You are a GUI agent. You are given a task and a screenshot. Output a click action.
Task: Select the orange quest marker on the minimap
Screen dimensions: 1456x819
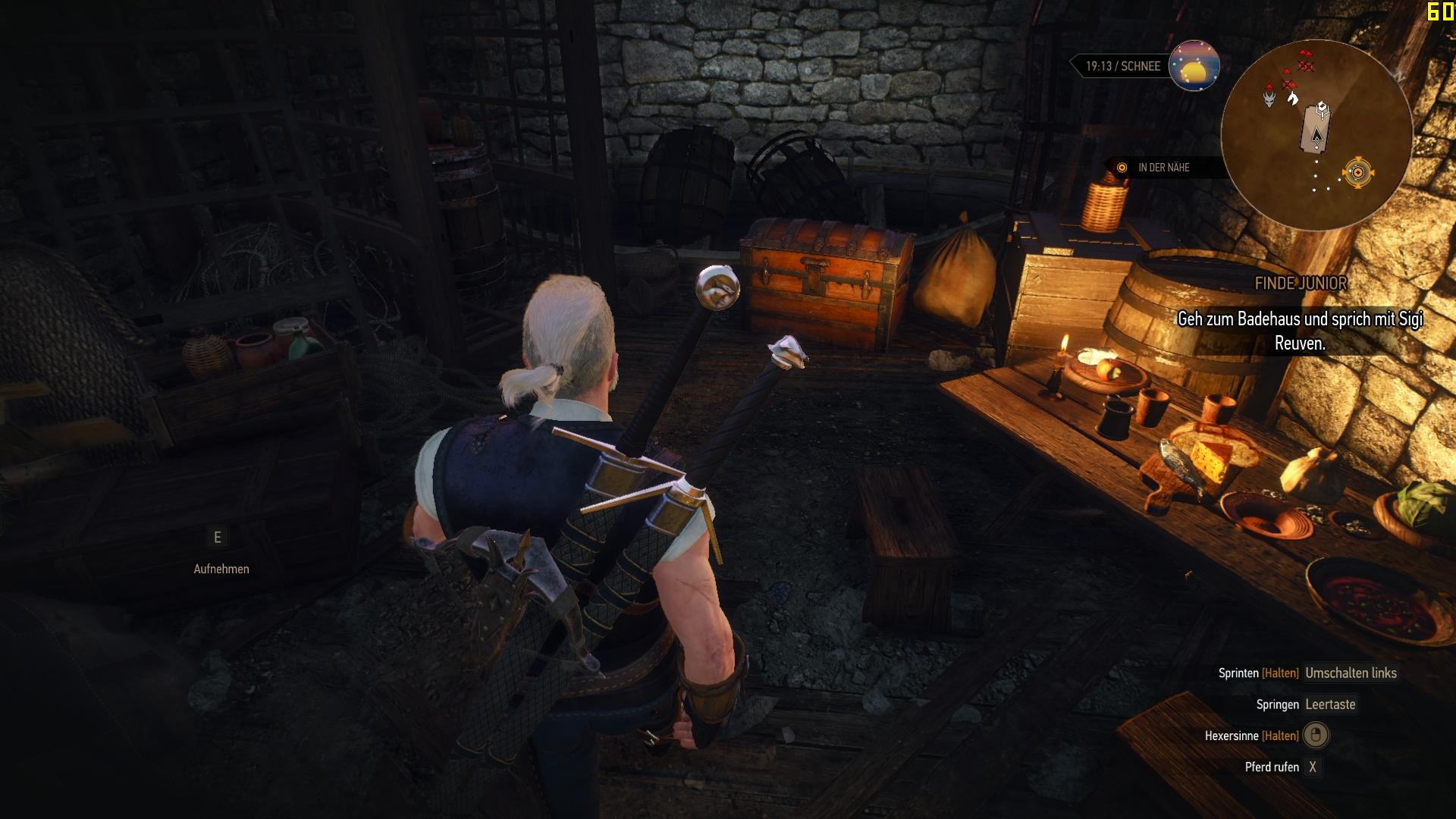1357,173
